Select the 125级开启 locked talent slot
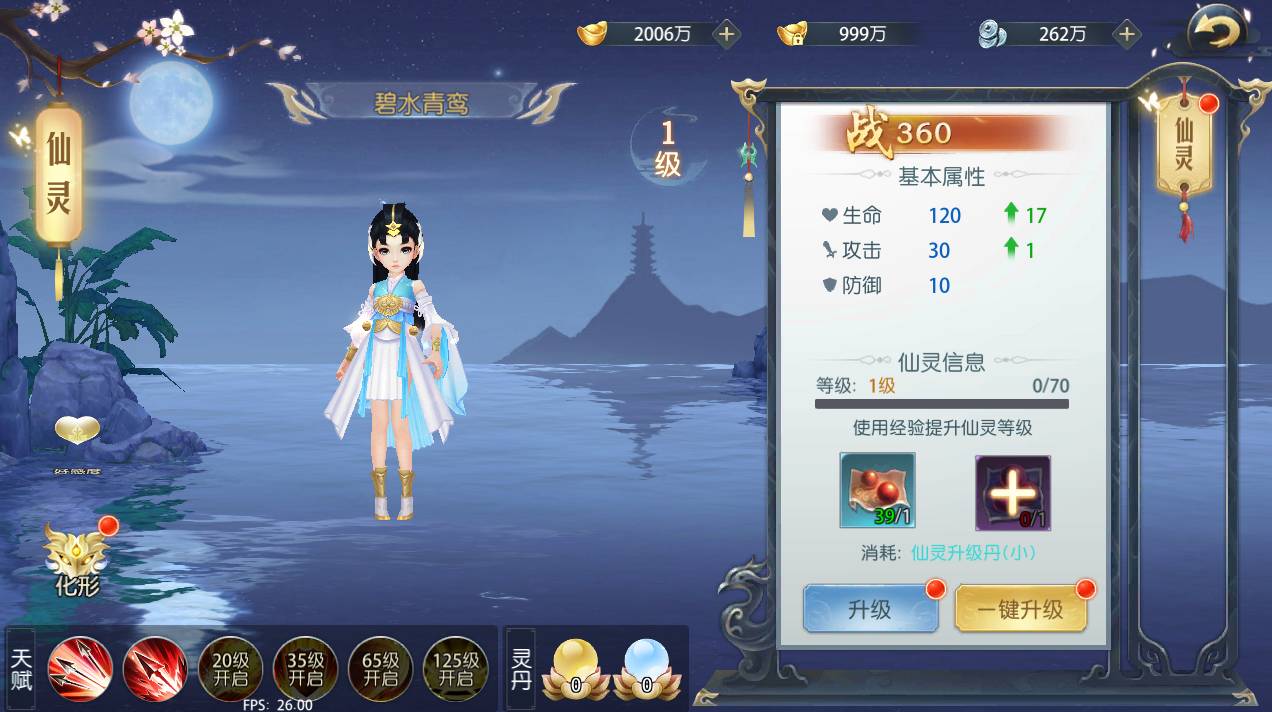1272x712 pixels. point(455,668)
